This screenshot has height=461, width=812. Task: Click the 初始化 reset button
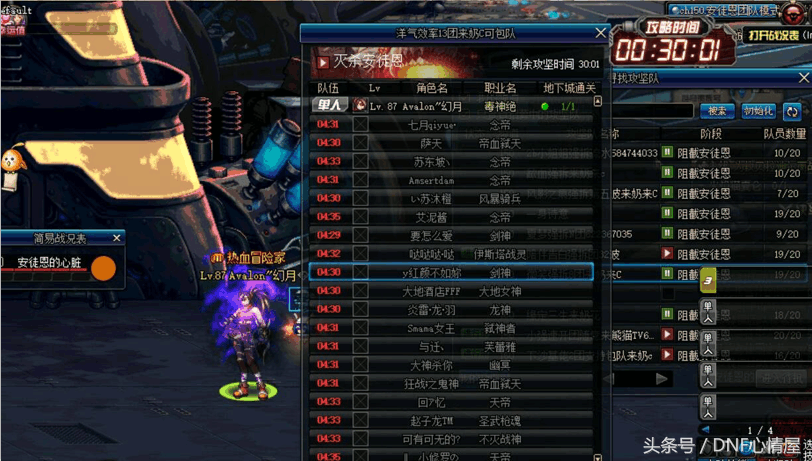point(758,111)
